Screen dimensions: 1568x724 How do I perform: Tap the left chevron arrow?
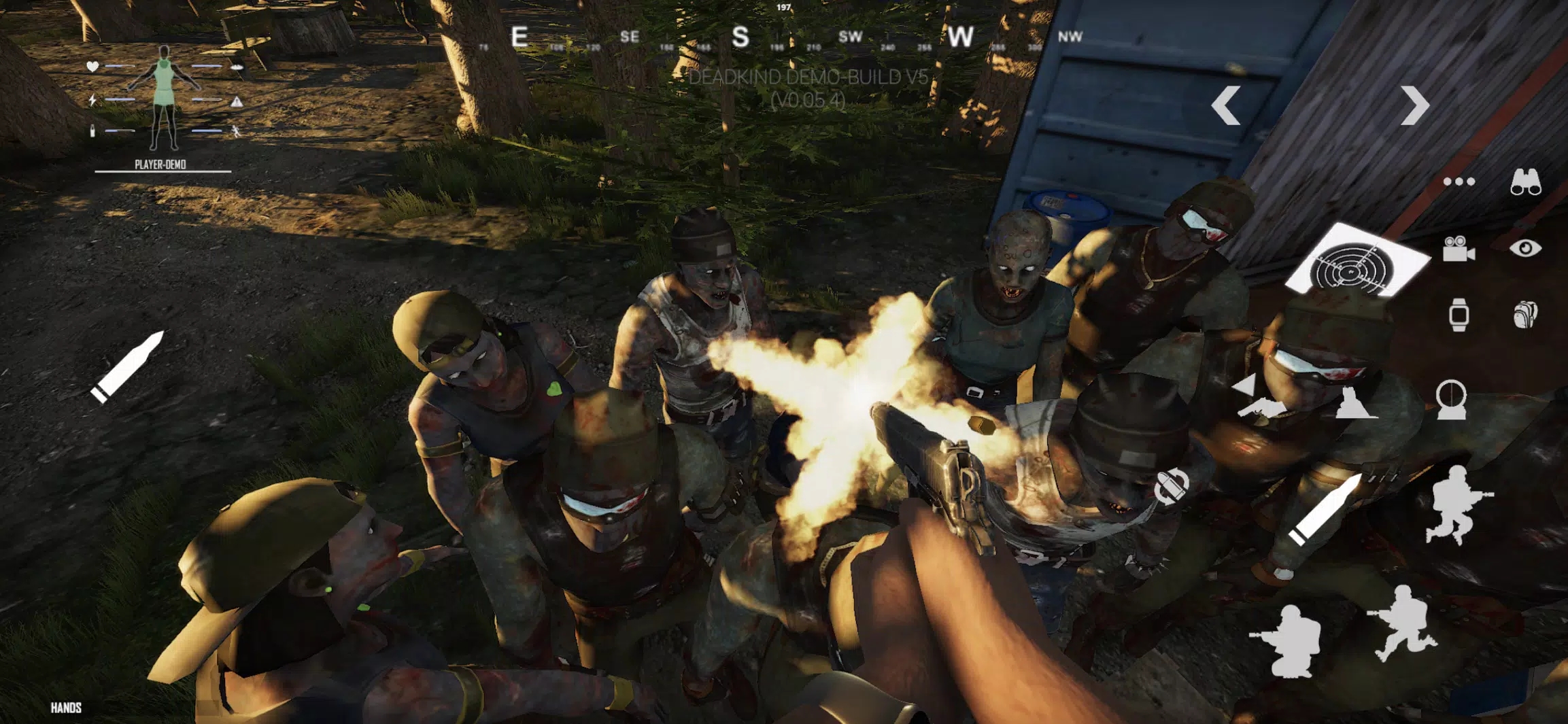pos(1226,105)
